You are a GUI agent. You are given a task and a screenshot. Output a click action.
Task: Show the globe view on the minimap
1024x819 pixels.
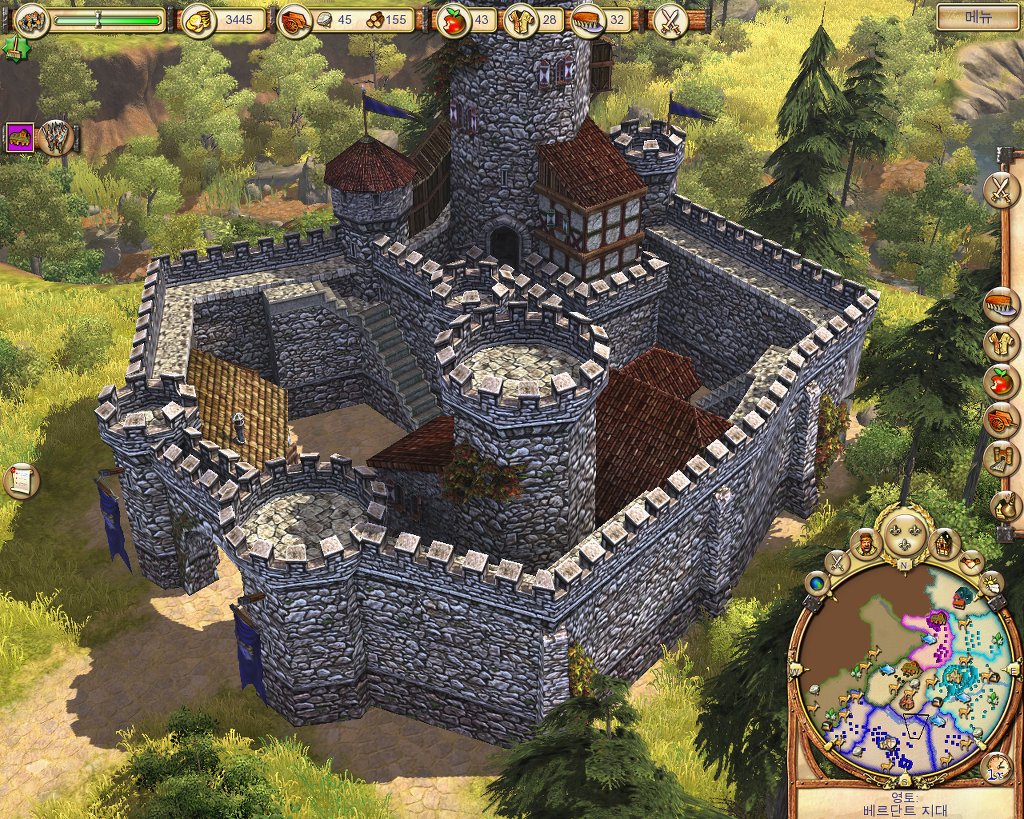816,584
